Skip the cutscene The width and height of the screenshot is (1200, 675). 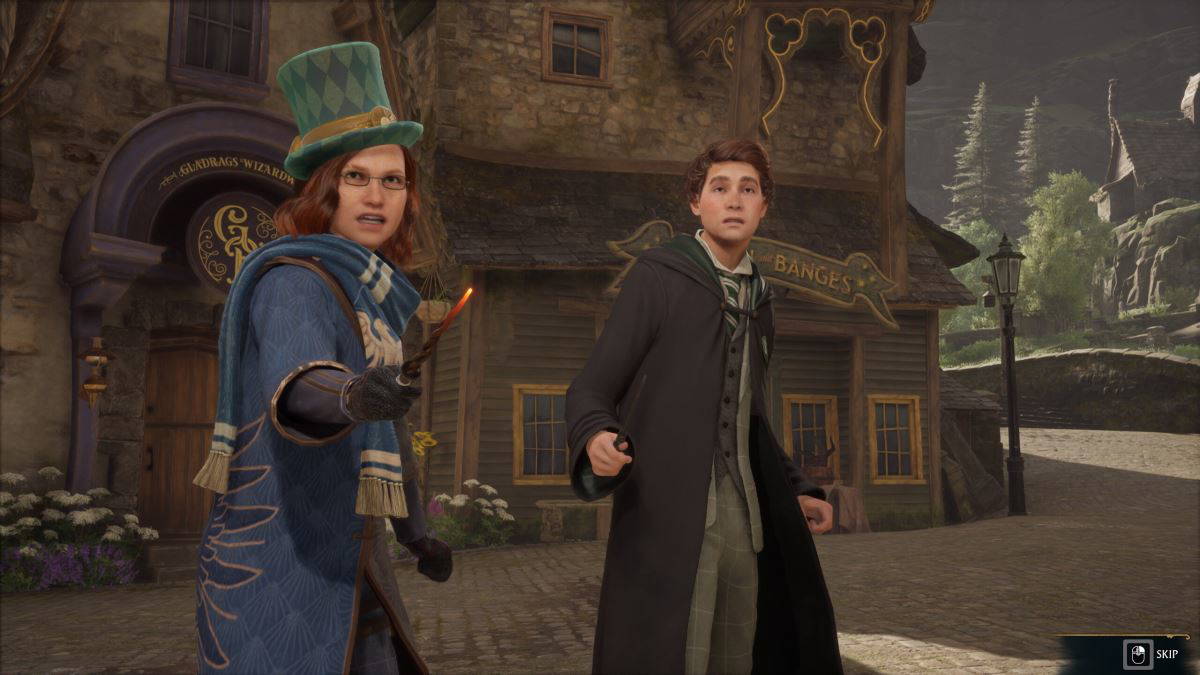tap(1151, 654)
